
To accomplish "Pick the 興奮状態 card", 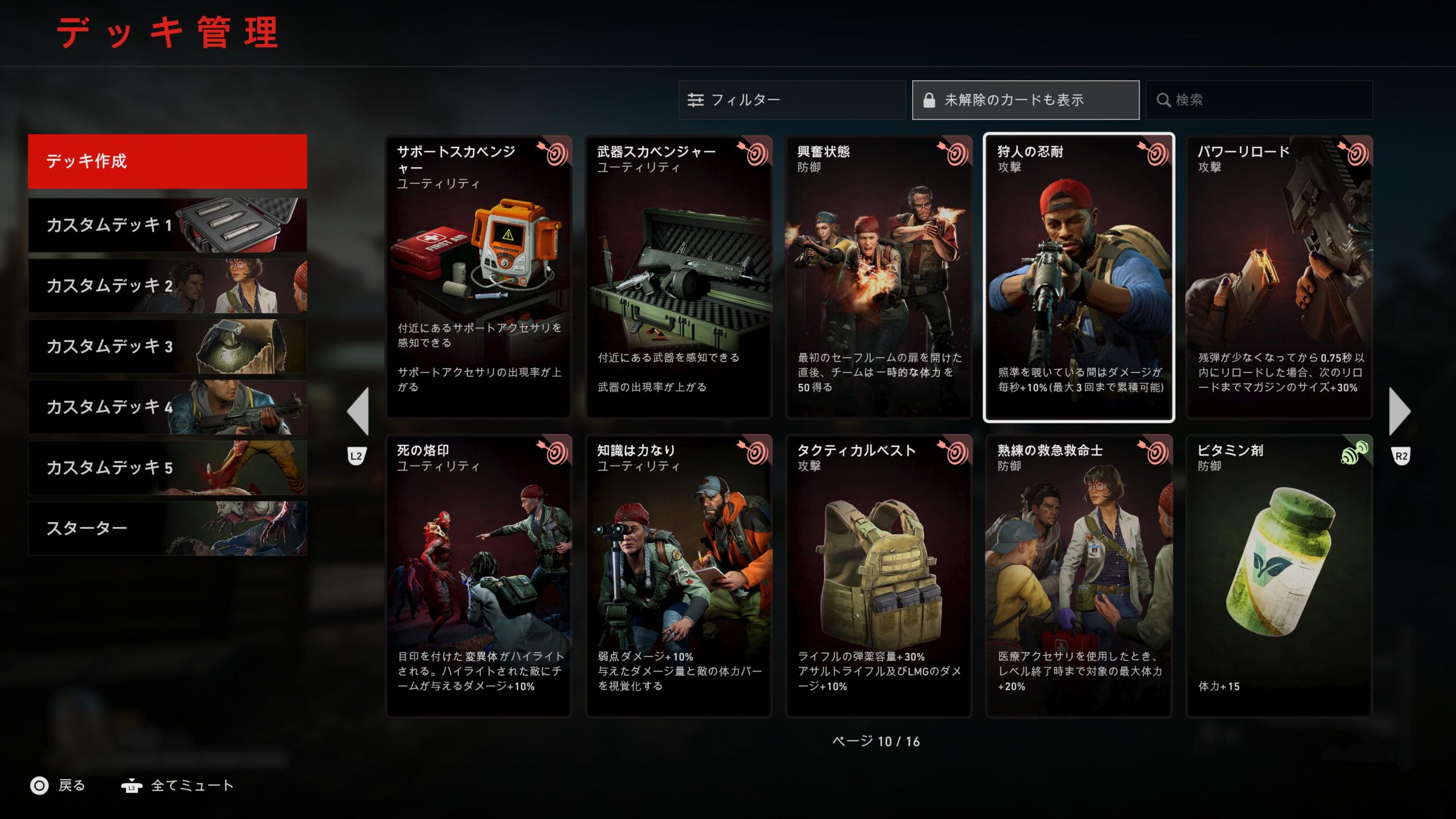I will (x=879, y=278).
